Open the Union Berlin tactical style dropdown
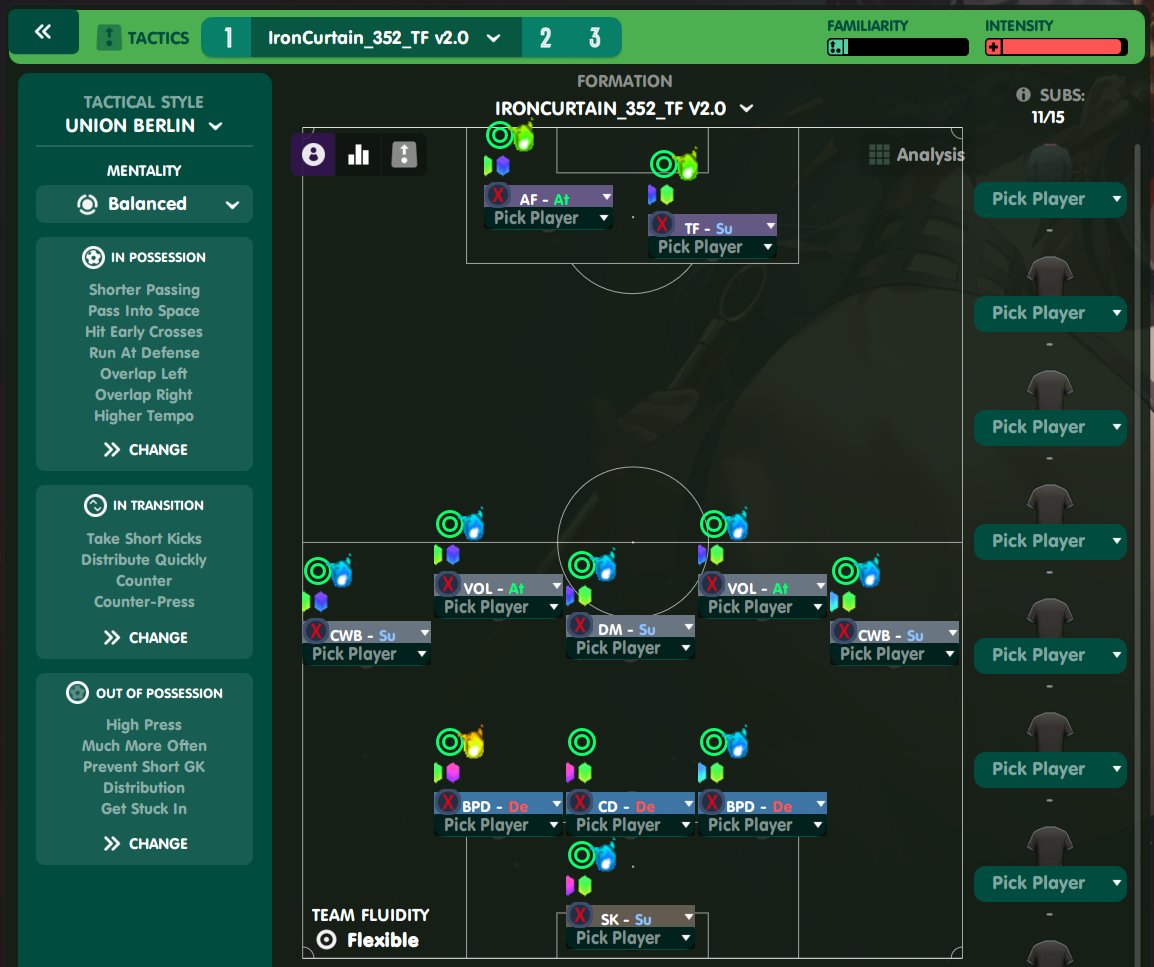Image resolution: width=1154 pixels, height=967 pixels. (x=144, y=126)
